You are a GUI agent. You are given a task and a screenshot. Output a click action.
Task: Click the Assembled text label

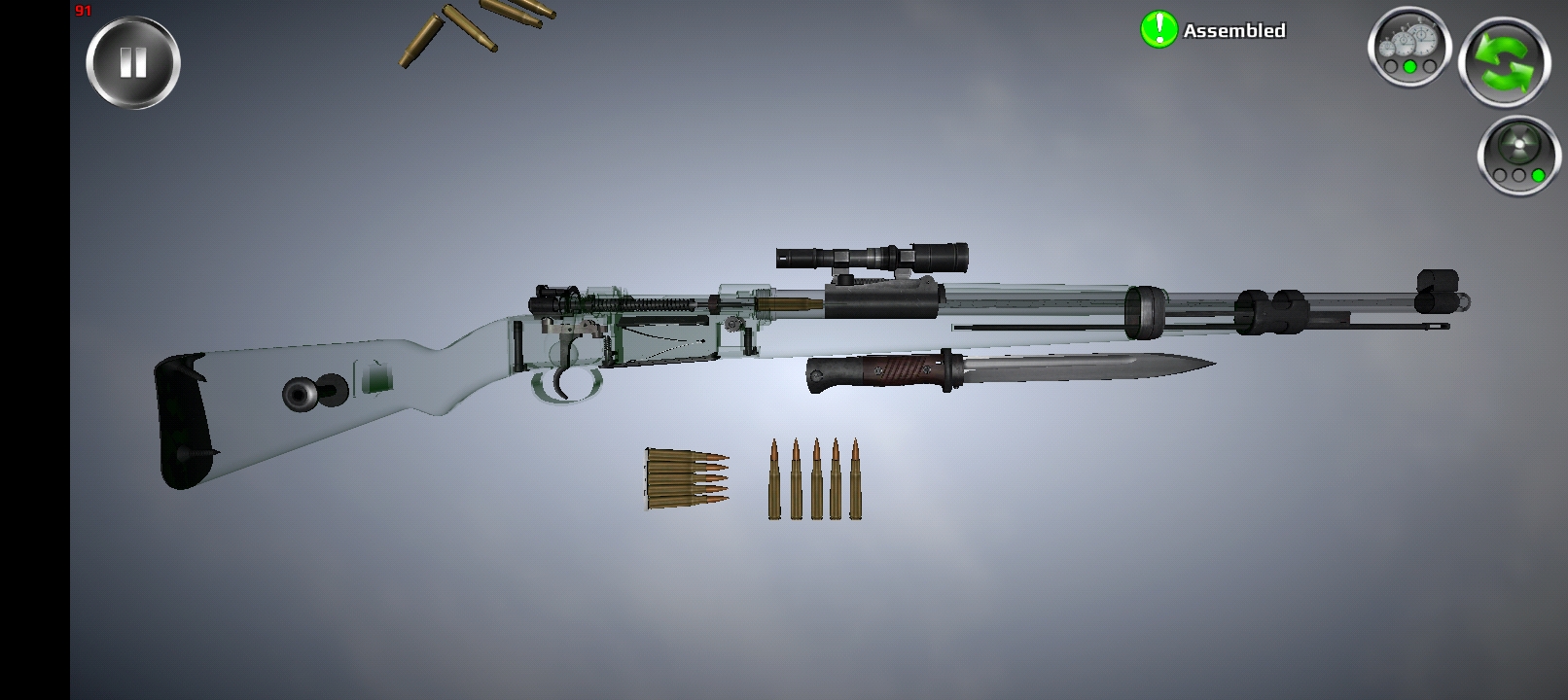coord(1233,30)
